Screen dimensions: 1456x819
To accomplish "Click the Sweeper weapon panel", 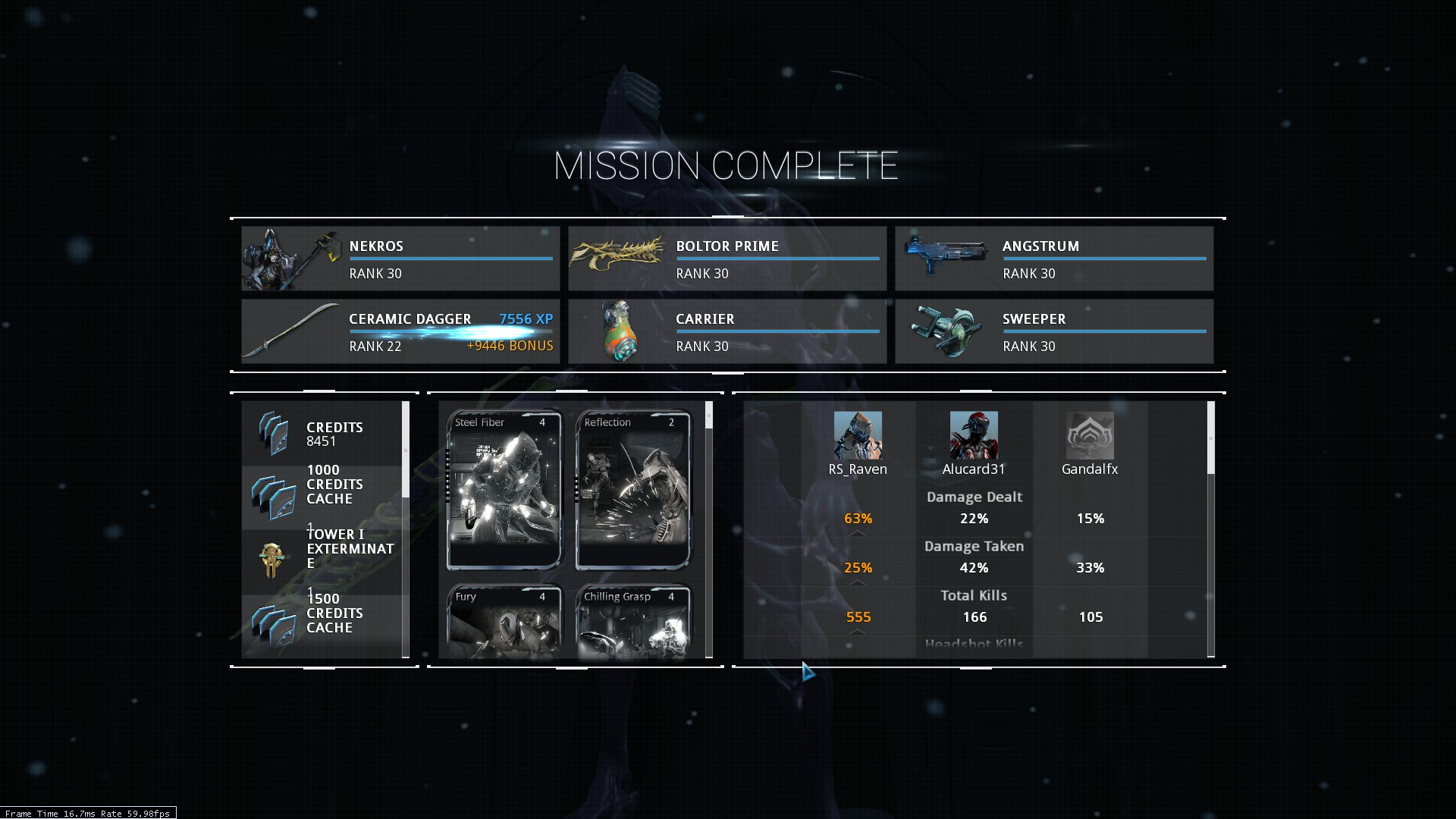I will [1054, 331].
